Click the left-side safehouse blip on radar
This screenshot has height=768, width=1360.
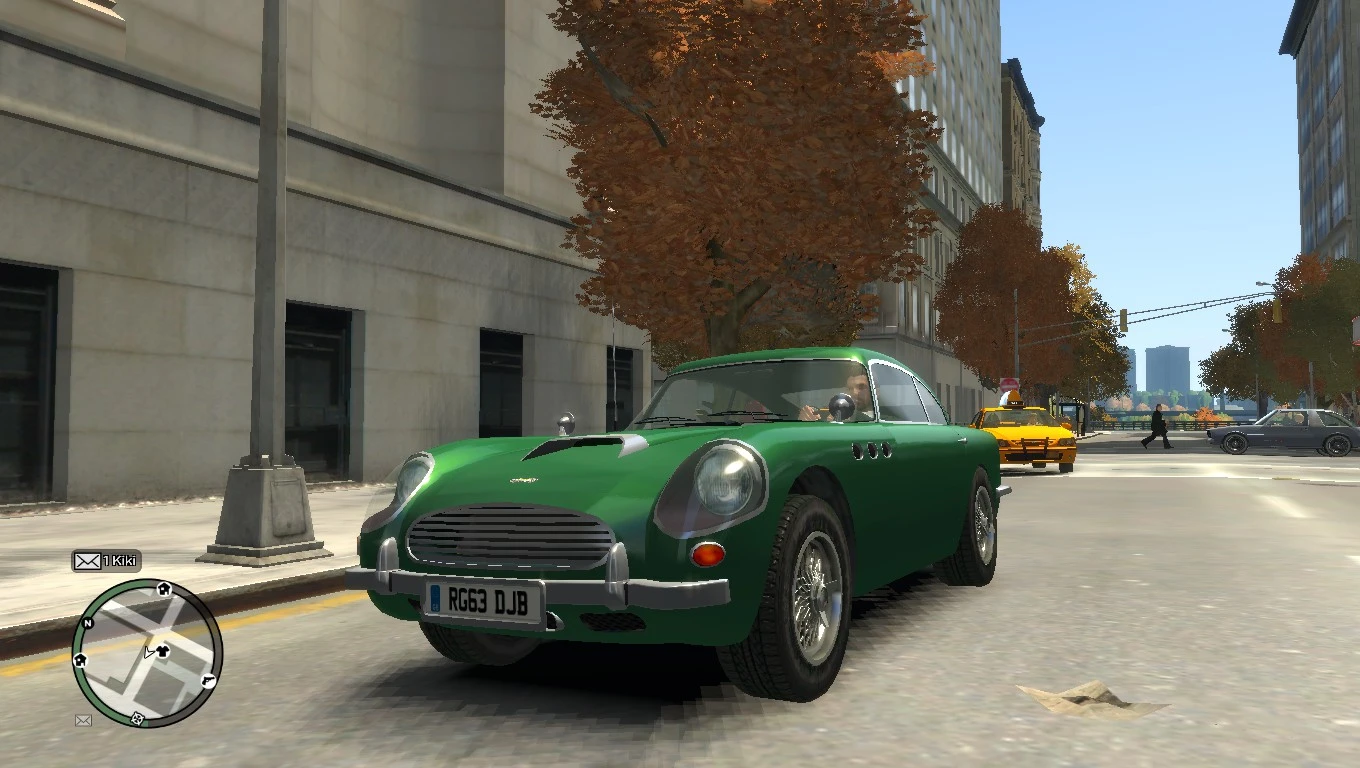(x=80, y=660)
